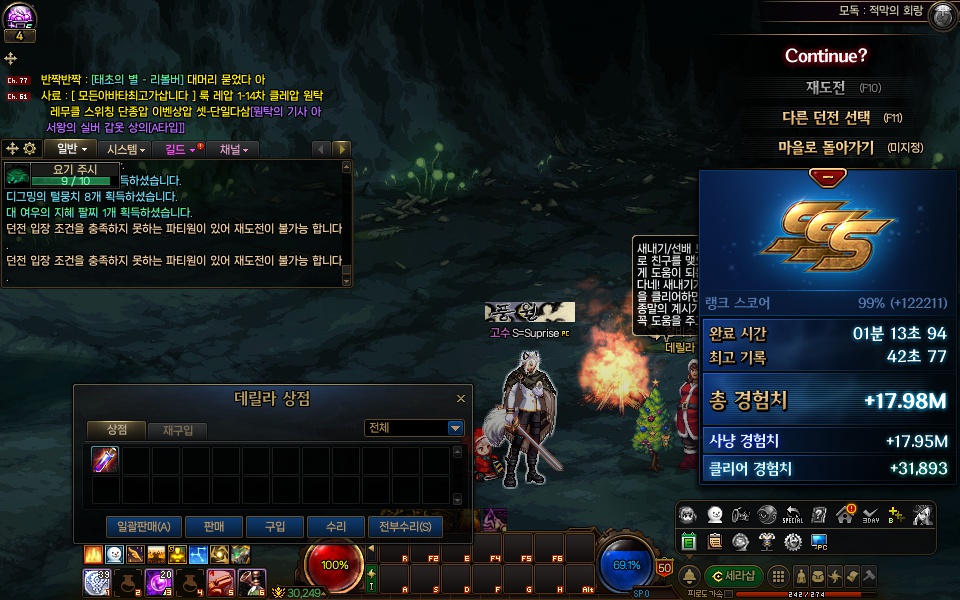Select the potion item in the shop grid
Screen dimensions: 960x600
coord(106,460)
